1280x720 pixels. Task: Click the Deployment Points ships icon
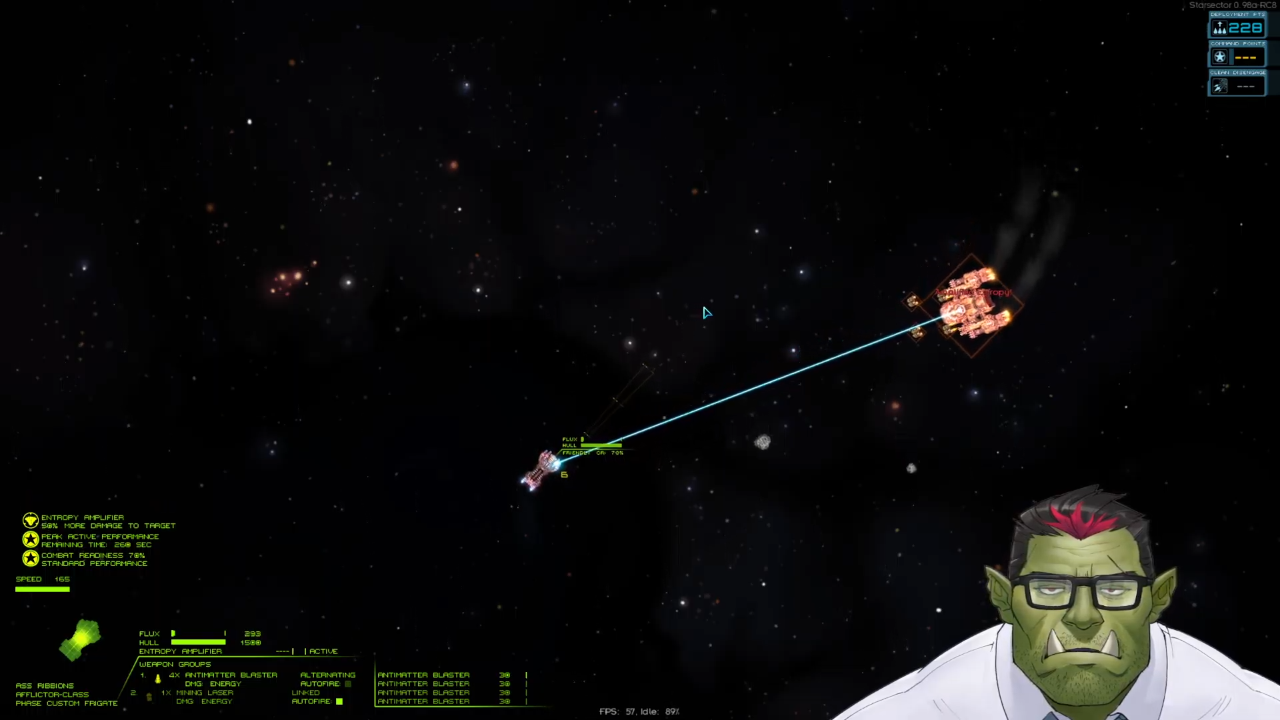1219,28
